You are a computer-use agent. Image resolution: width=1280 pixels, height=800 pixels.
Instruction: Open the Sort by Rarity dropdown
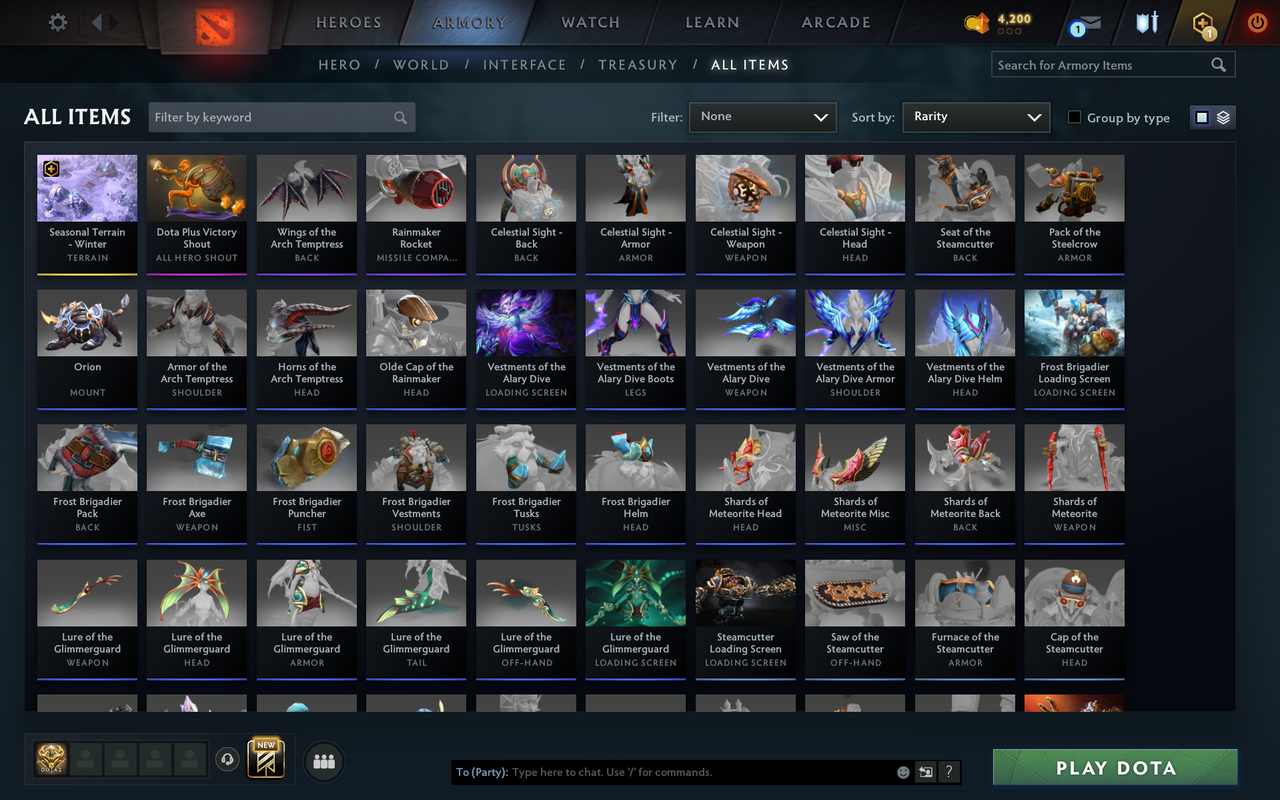(976, 117)
